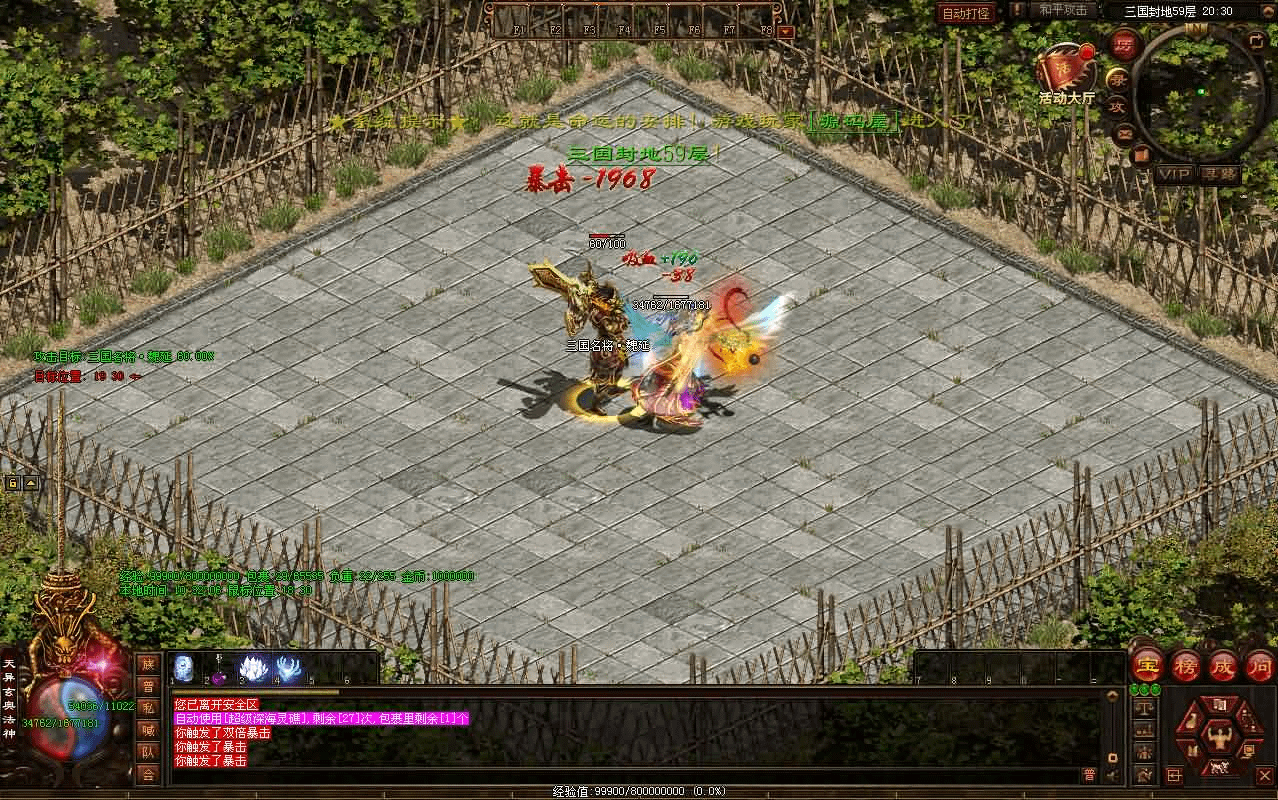
Task: Close the hexagonal menu with X button
Action: tap(1264, 774)
